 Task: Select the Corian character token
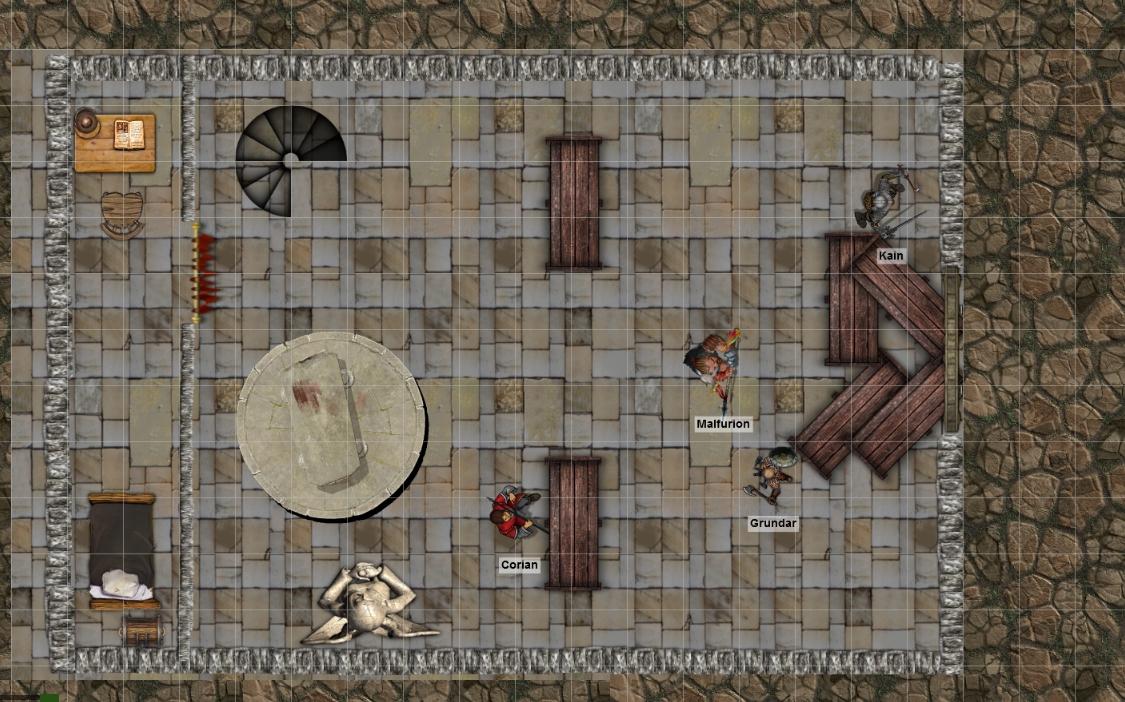515,512
